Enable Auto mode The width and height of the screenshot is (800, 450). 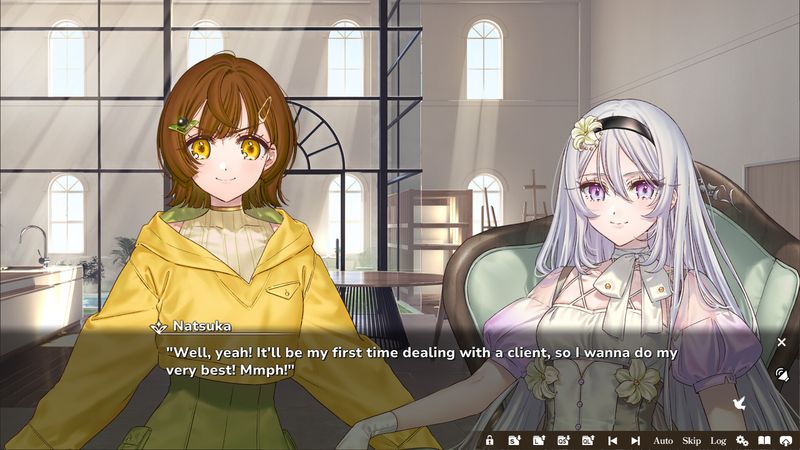tap(663, 440)
